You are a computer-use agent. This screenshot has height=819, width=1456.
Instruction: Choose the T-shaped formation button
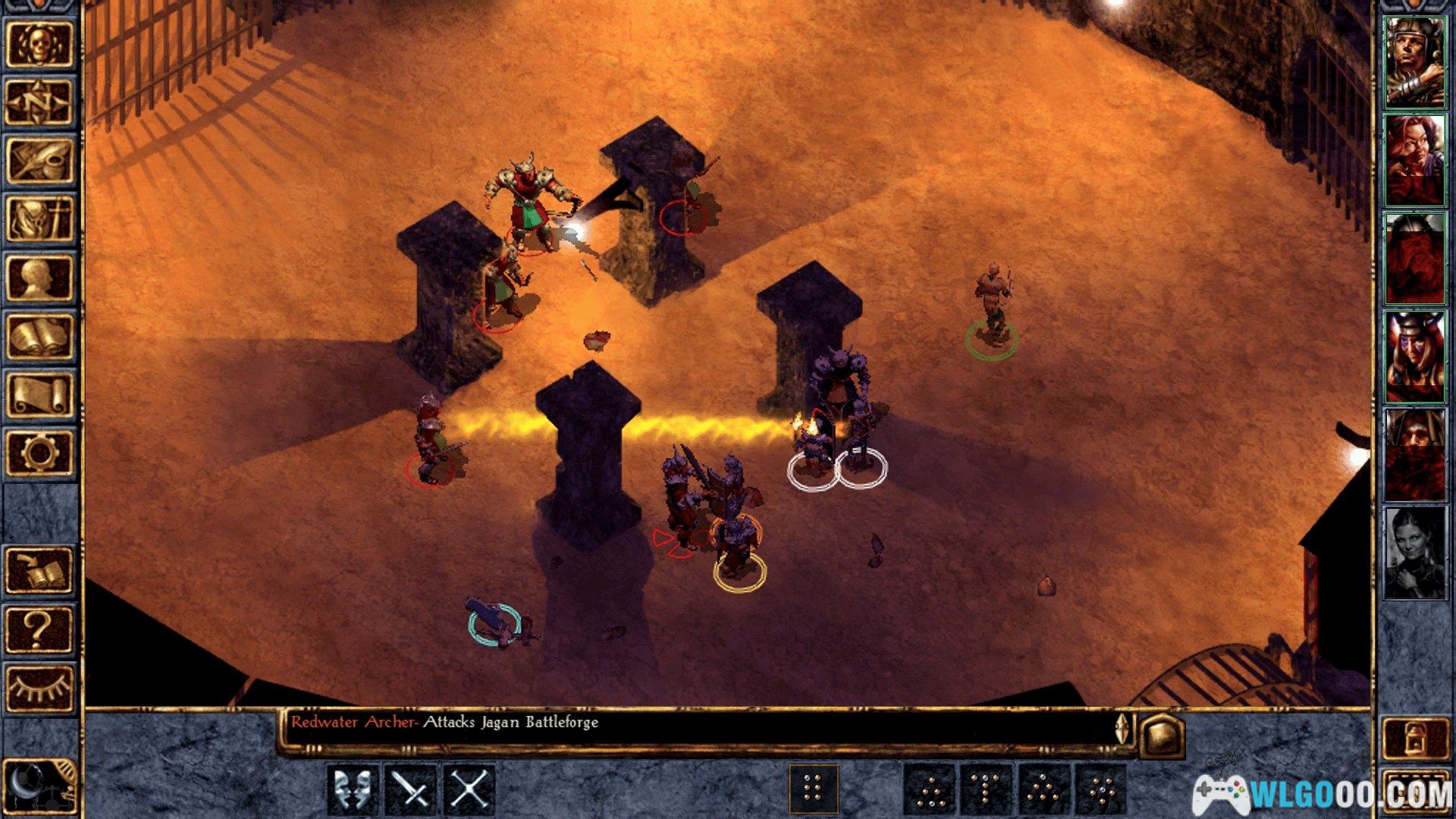point(986,790)
